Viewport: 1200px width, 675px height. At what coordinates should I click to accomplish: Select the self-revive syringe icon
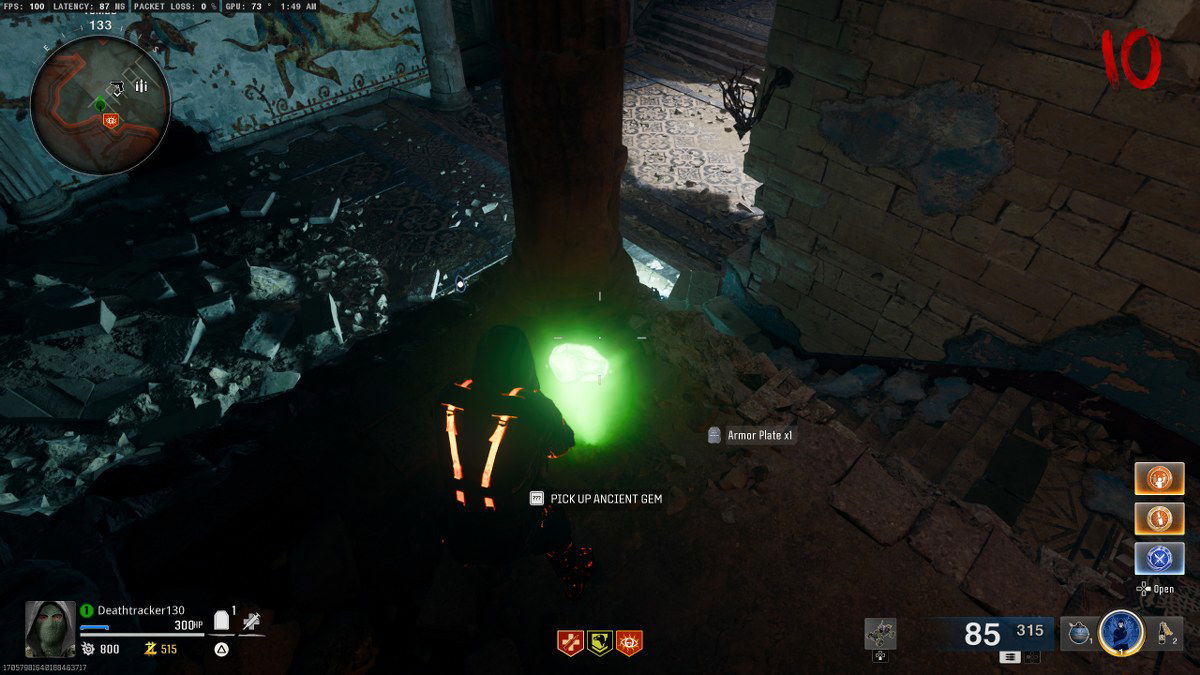(253, 623)
